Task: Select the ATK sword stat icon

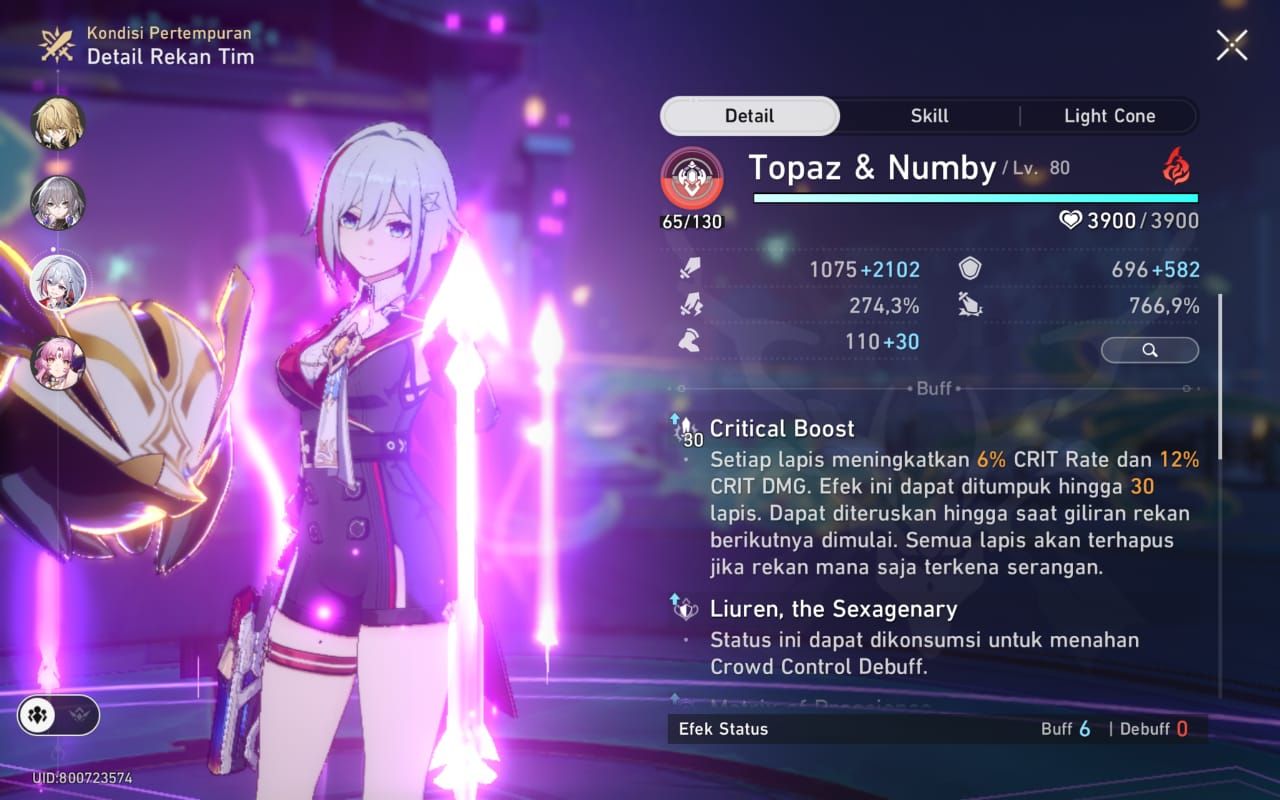Action: coord(692,268)
